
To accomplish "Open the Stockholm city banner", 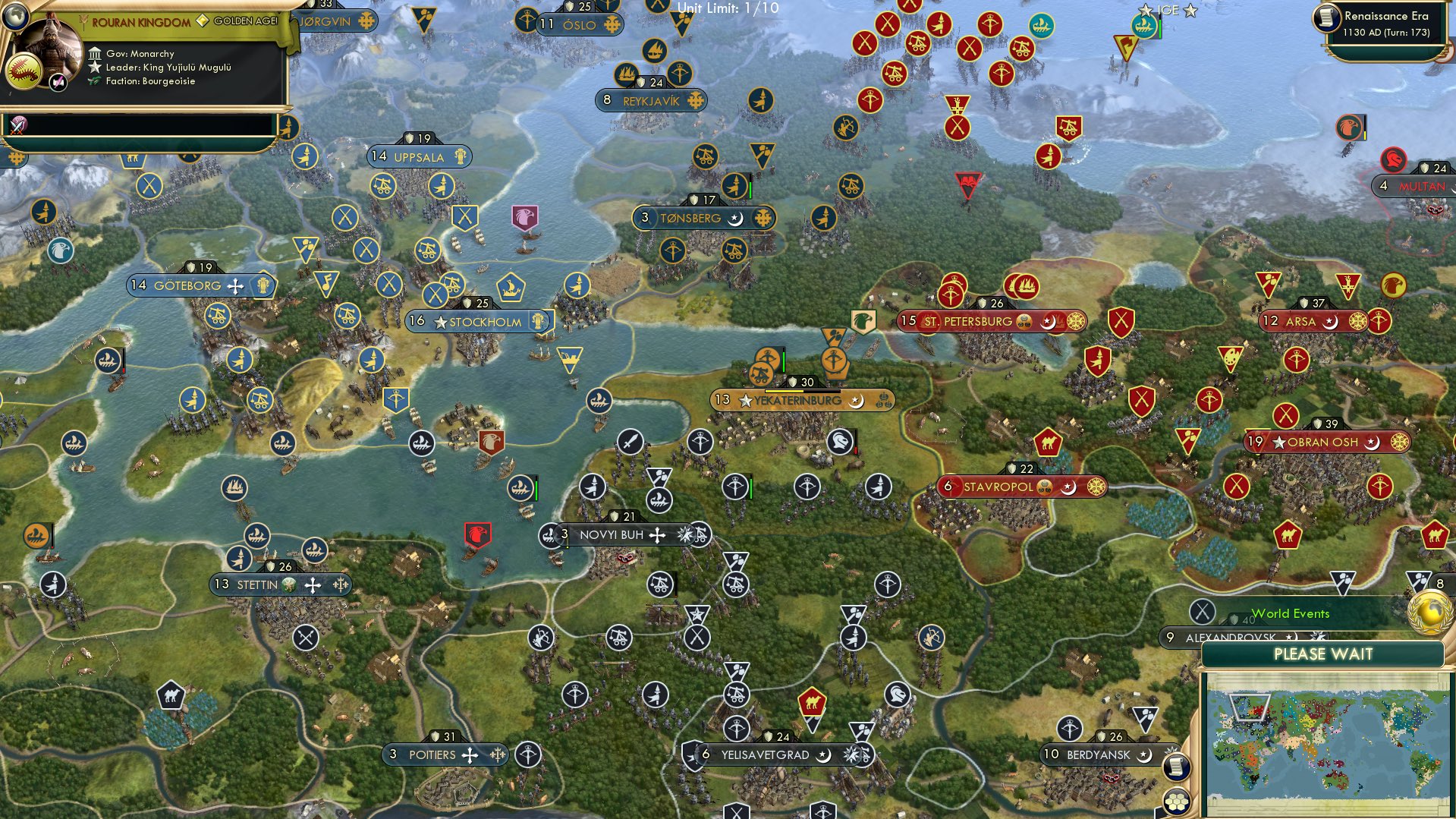I will click(x=480, y=321).
